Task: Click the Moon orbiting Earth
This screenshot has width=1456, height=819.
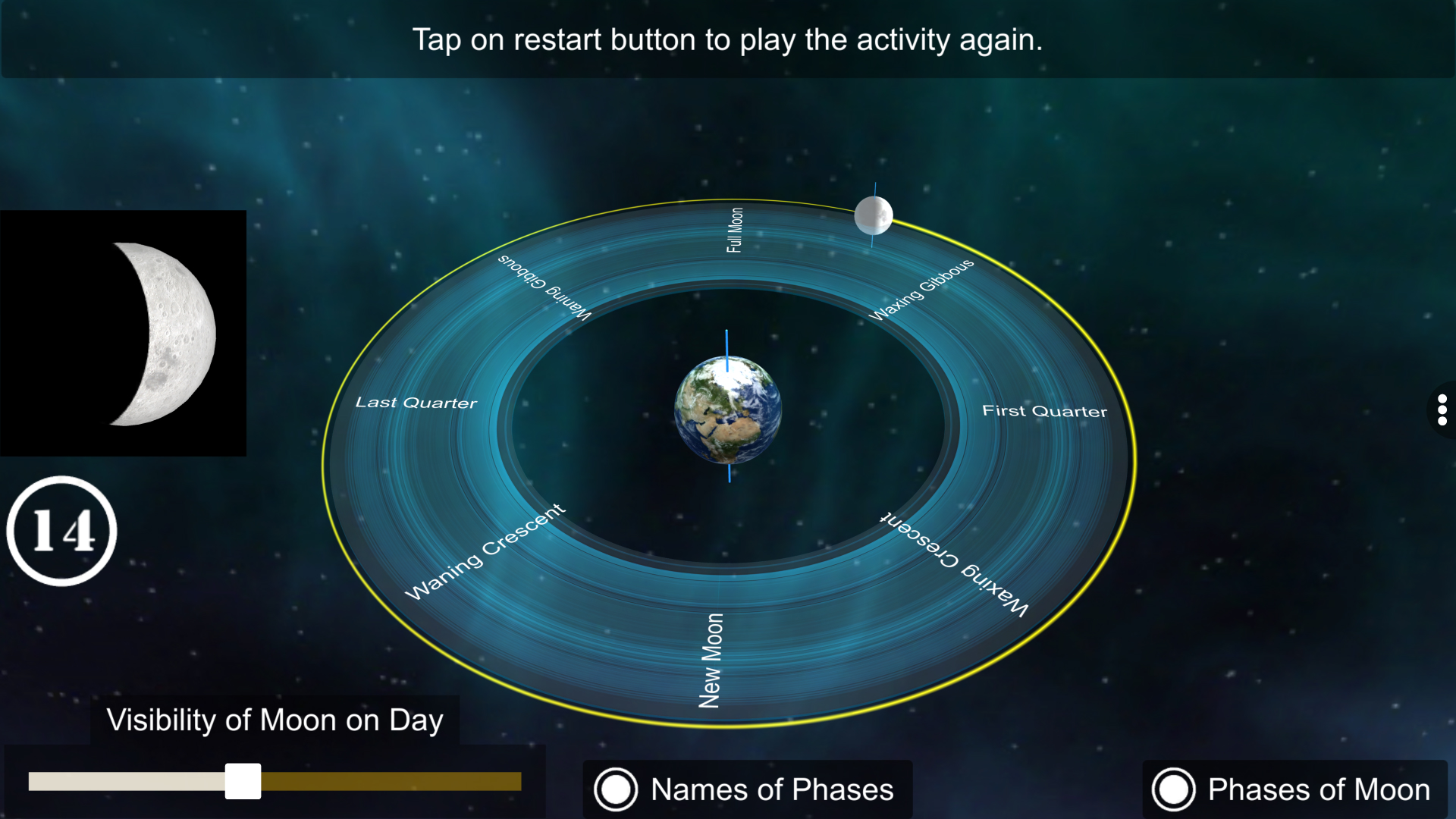Action: click(x=874, y=215)
